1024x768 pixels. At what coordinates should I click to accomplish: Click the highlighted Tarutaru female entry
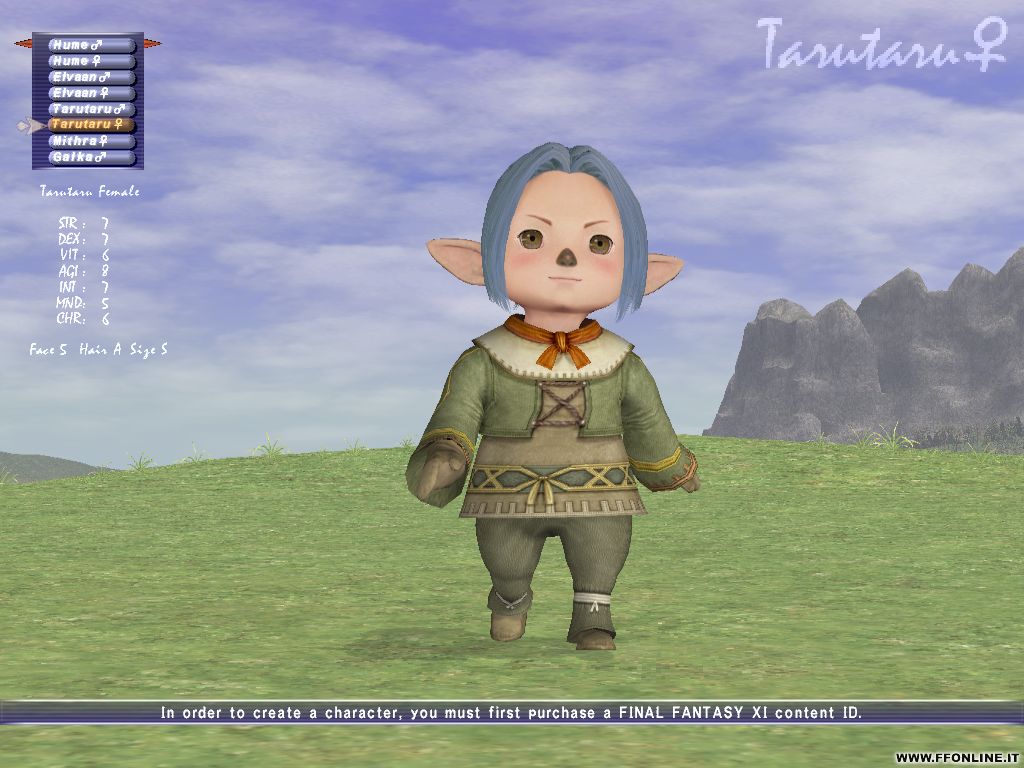coord(91,125)
